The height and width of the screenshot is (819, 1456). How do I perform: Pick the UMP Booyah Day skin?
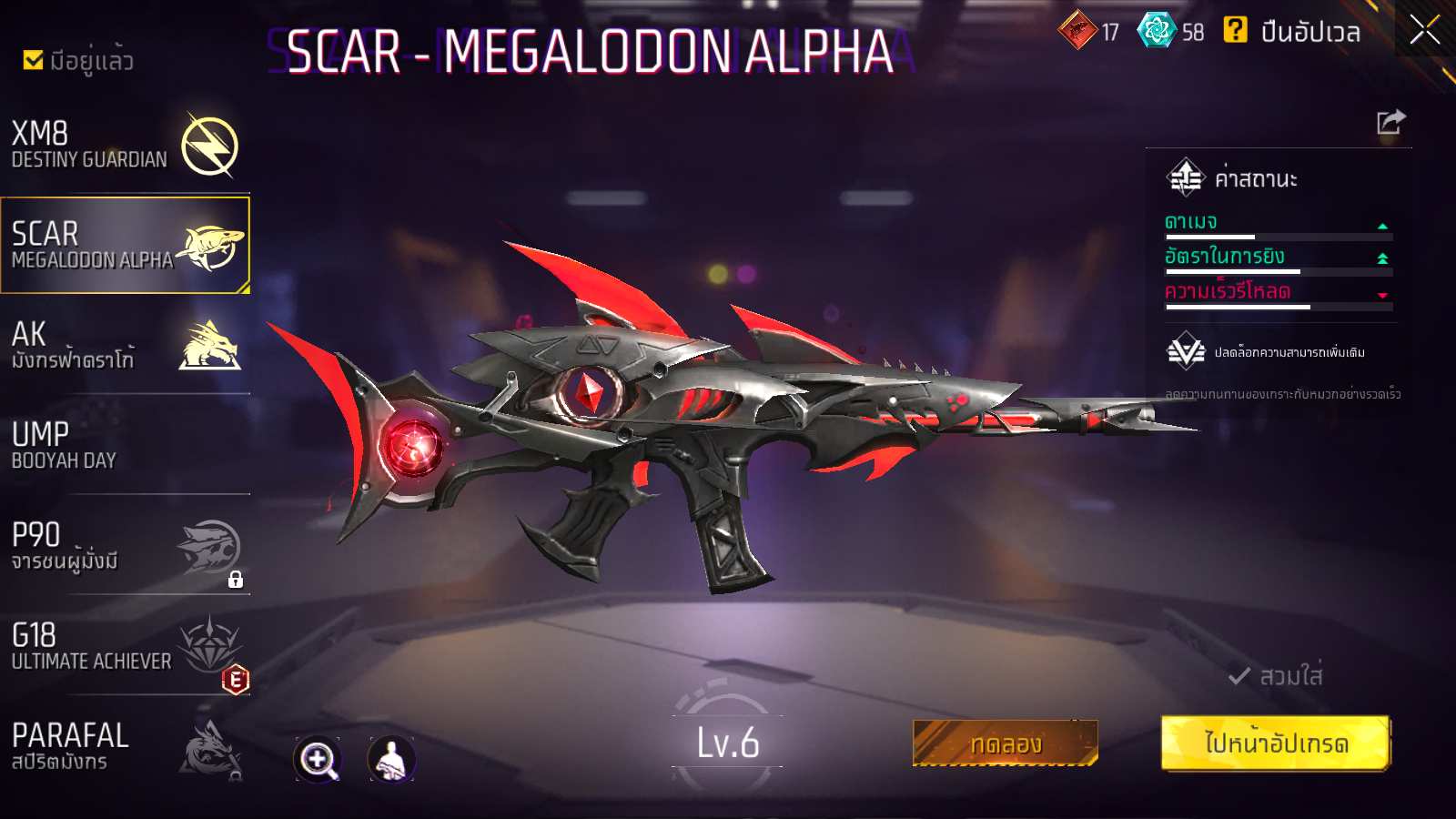pyautogui.click(x=125, y=446)
